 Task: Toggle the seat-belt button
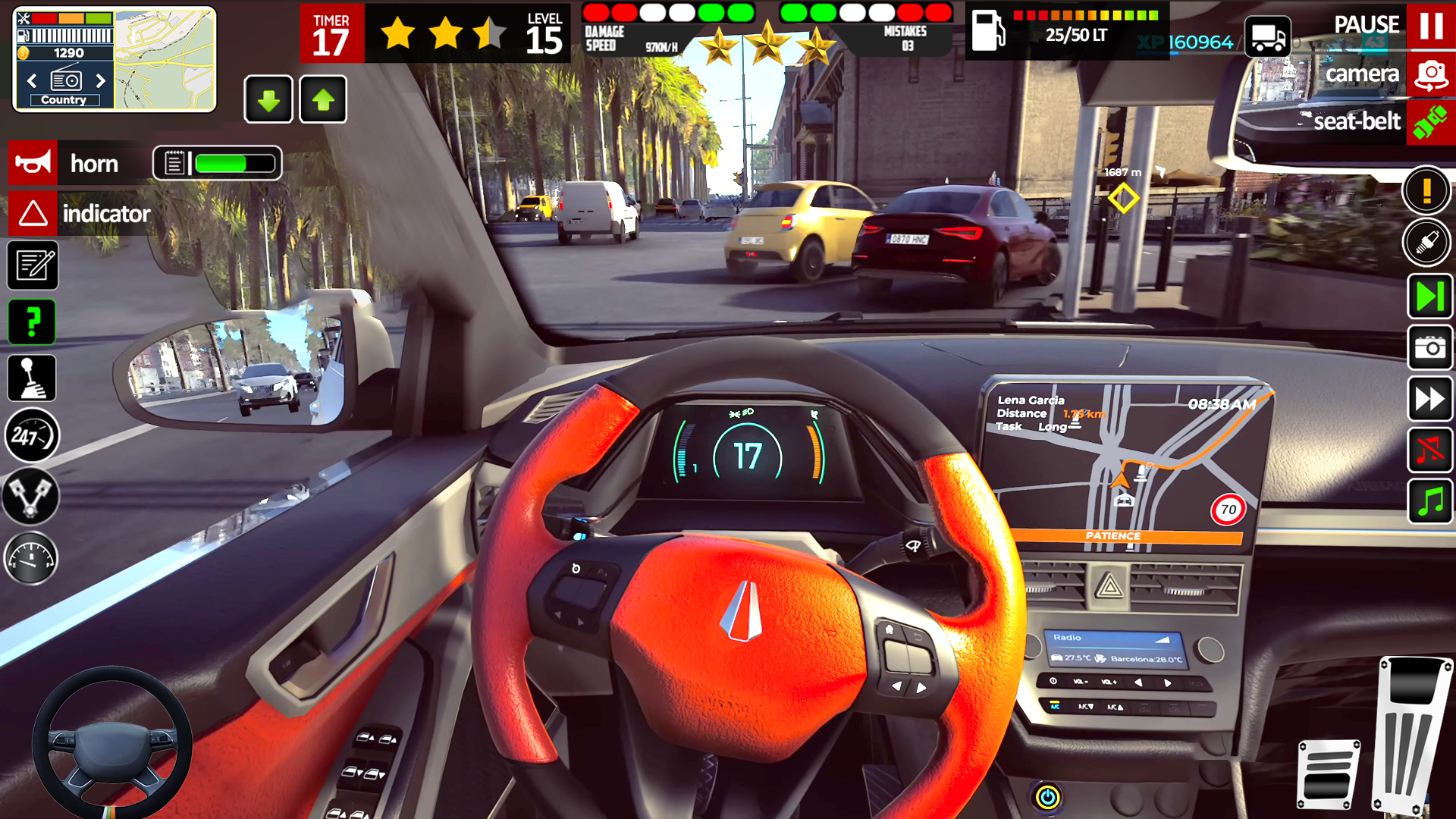point(1430,121)
